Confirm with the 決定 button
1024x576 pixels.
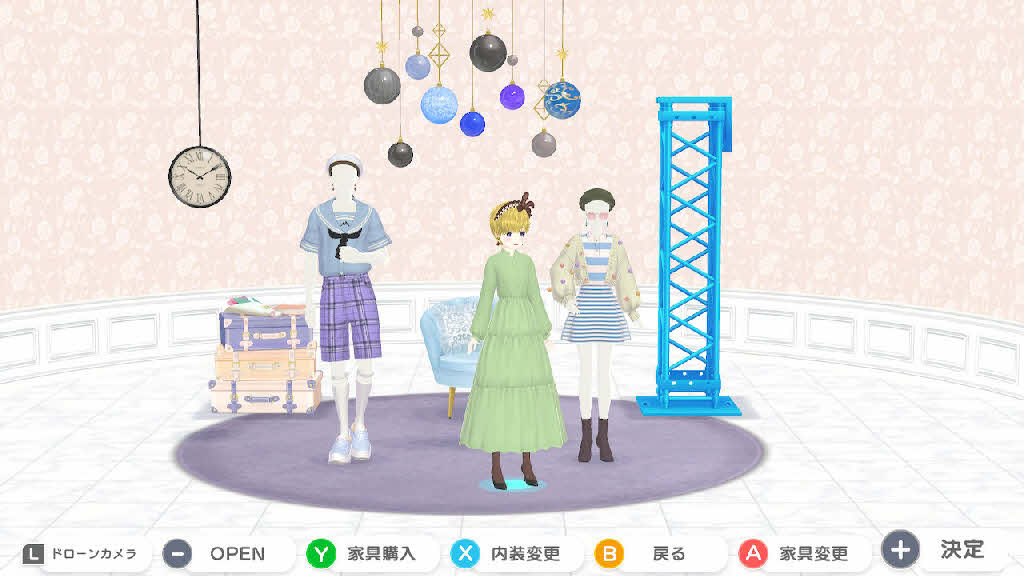tap(945, 550)
